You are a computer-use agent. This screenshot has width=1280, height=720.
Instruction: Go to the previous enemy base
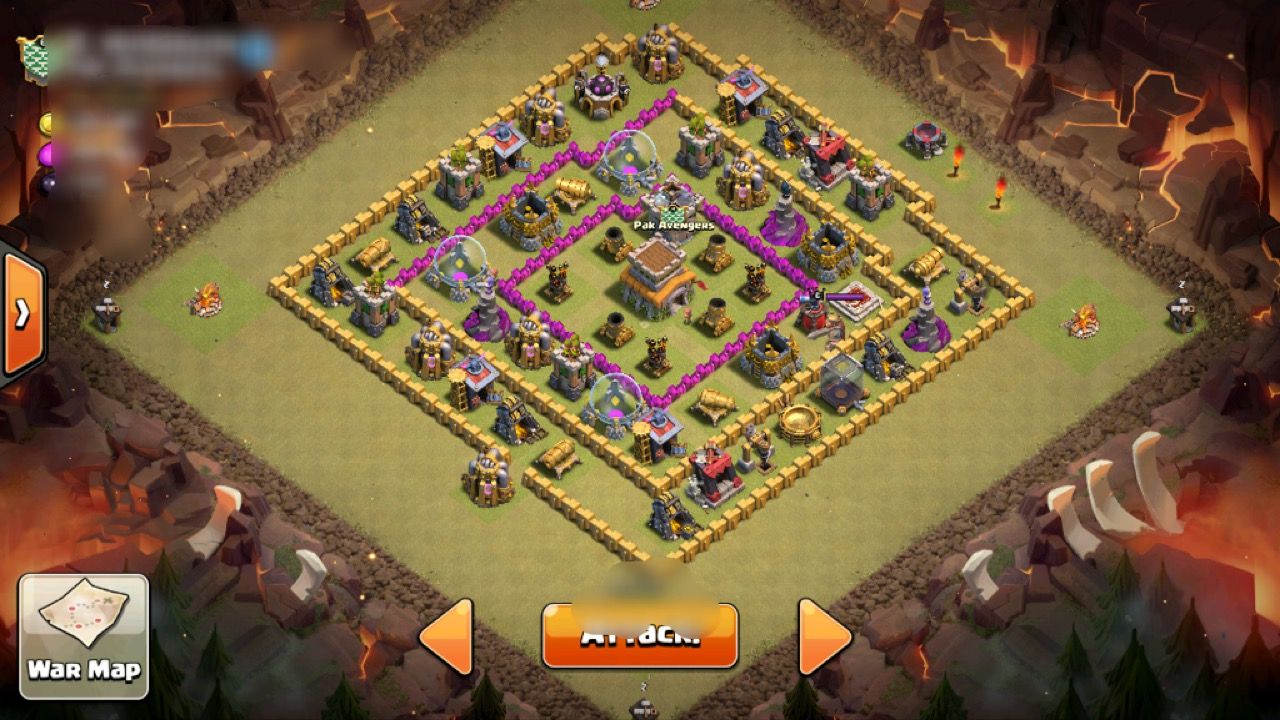click(447, 636)
